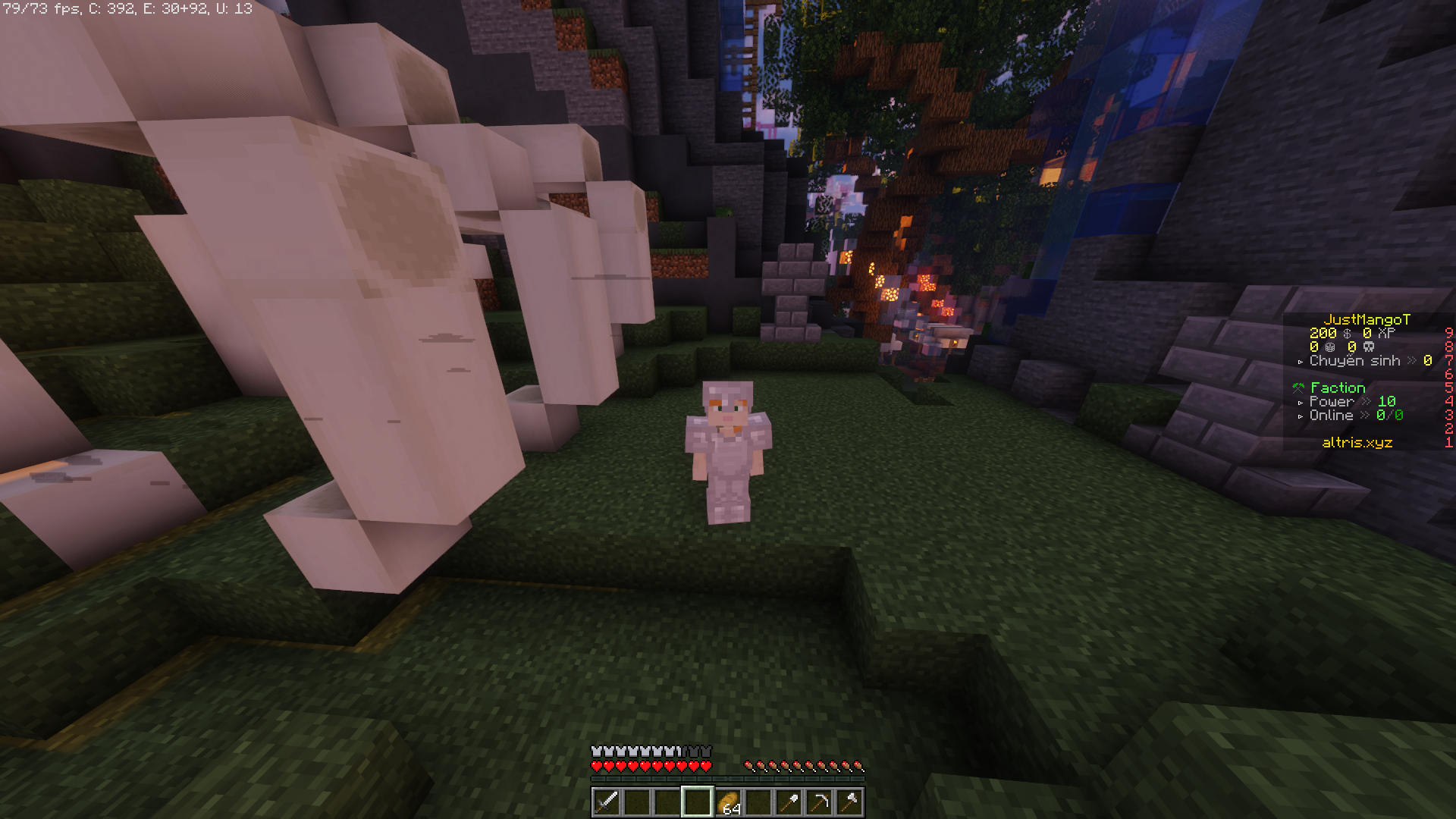Select the iron axe hotbar slot

coord(849,802)
